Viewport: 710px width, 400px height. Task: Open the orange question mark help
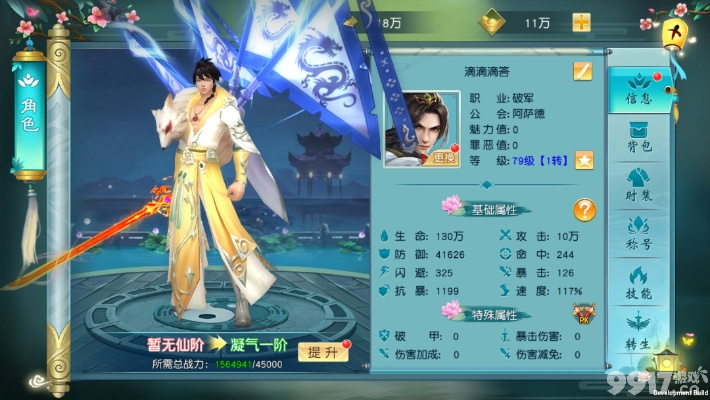point(584,210)
